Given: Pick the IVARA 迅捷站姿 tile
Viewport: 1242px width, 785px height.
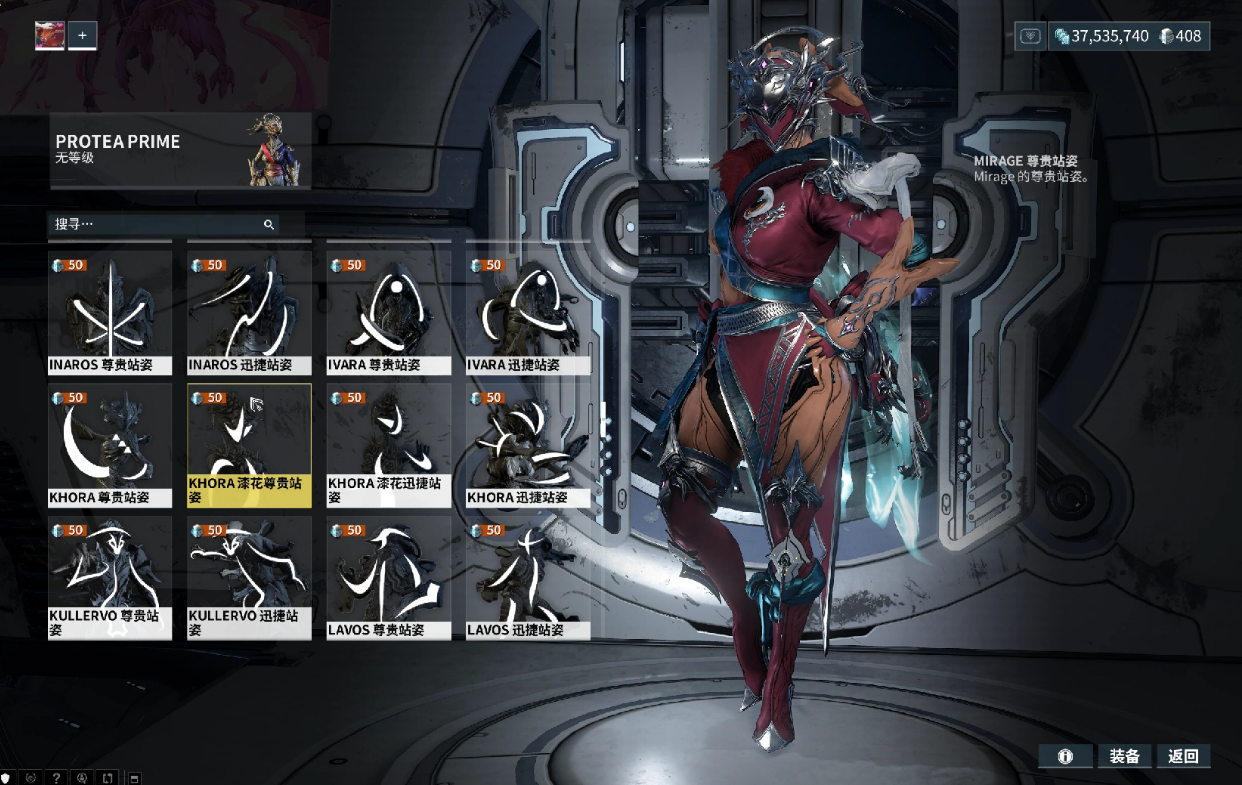Looking at the screenshot, I should pos(528,312).
